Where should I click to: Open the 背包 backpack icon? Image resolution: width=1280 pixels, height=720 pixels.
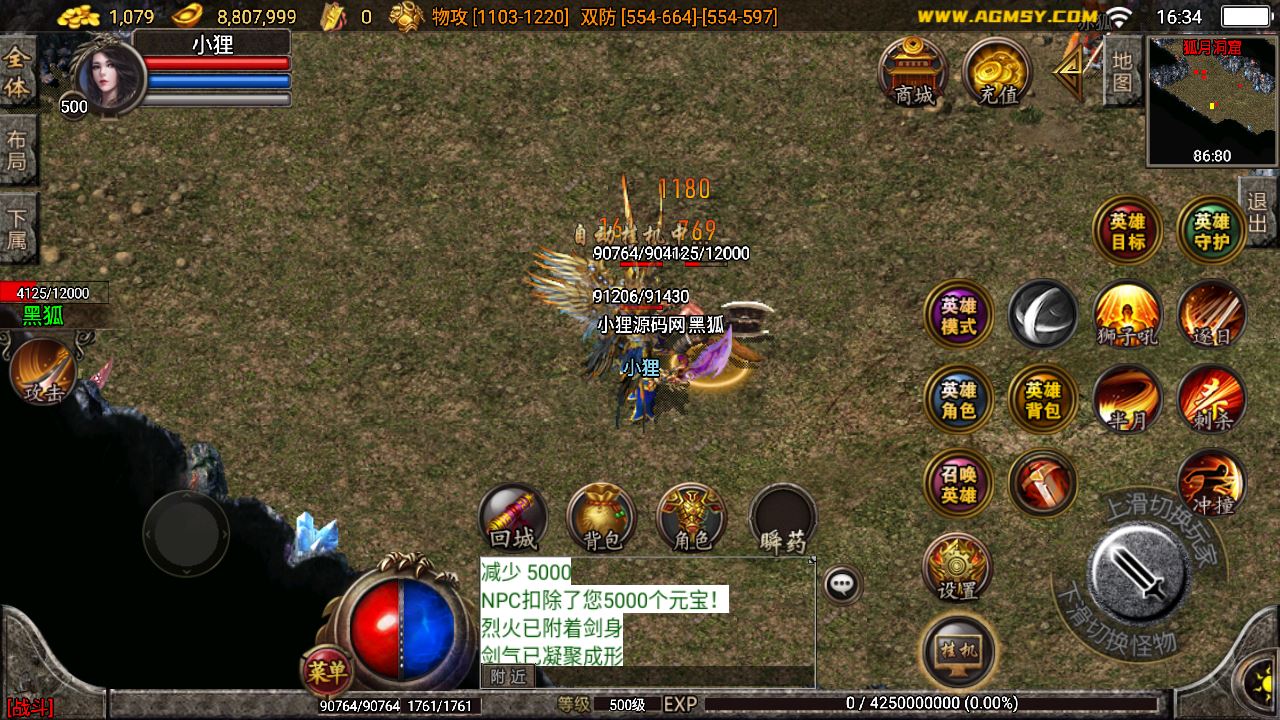(x=603, y=518)
